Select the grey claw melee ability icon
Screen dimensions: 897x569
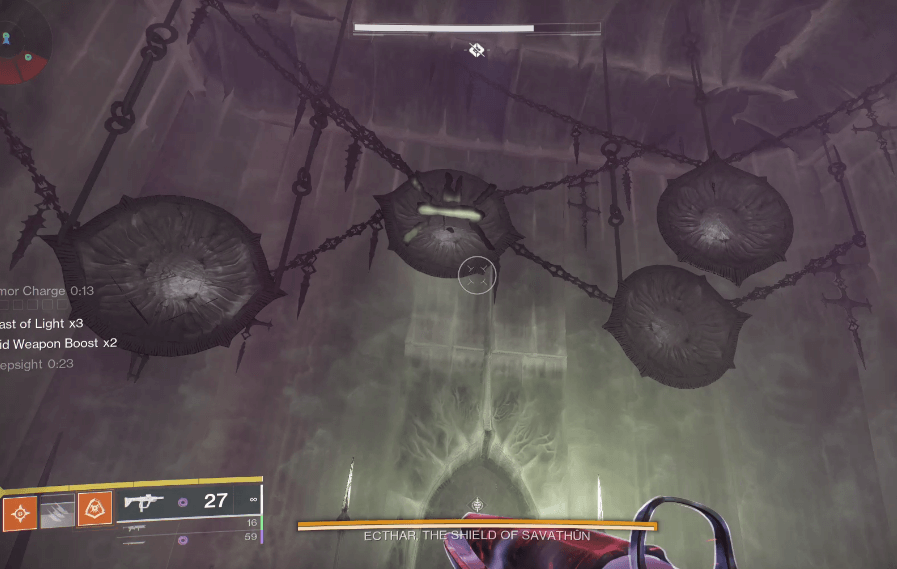tap(57, 511)
